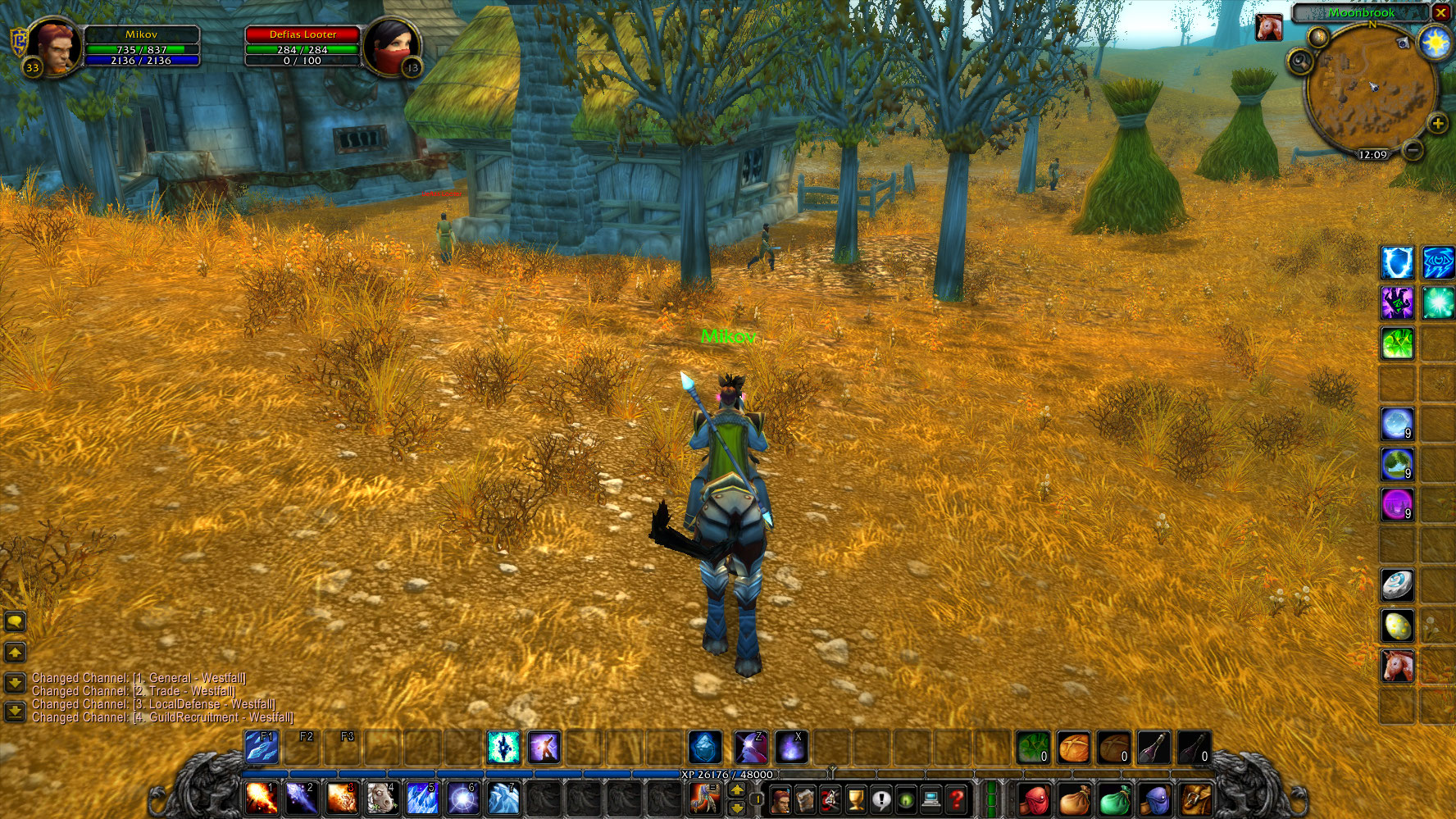Open the red bag next to the keyring
This screenshot has width=1456, height=819.
tap(1035, 799)
